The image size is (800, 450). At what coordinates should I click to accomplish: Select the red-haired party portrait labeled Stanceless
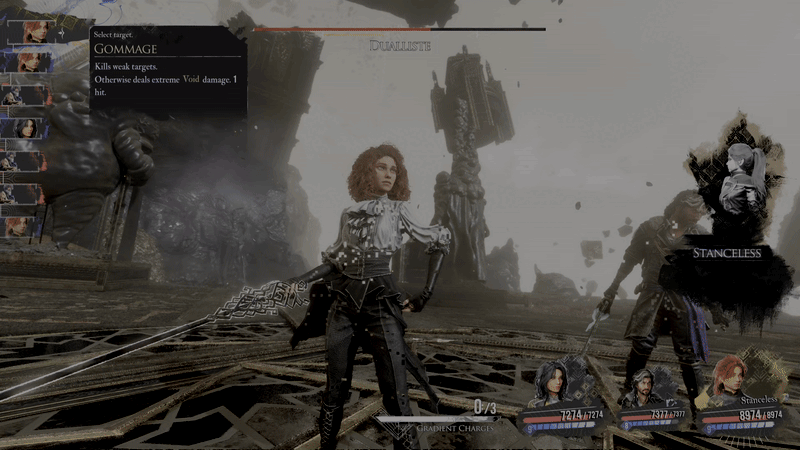(727, 380)
